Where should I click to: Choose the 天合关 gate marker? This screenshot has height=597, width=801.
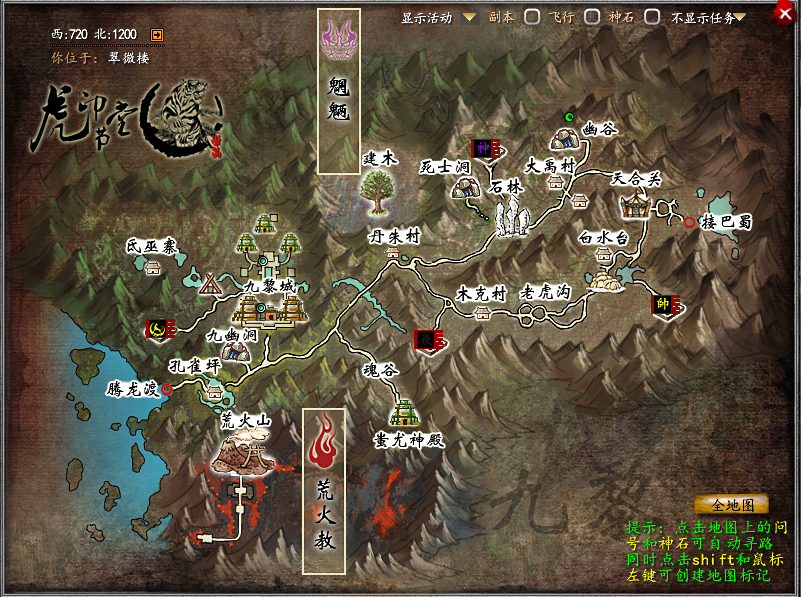click(x=635, y=207)
